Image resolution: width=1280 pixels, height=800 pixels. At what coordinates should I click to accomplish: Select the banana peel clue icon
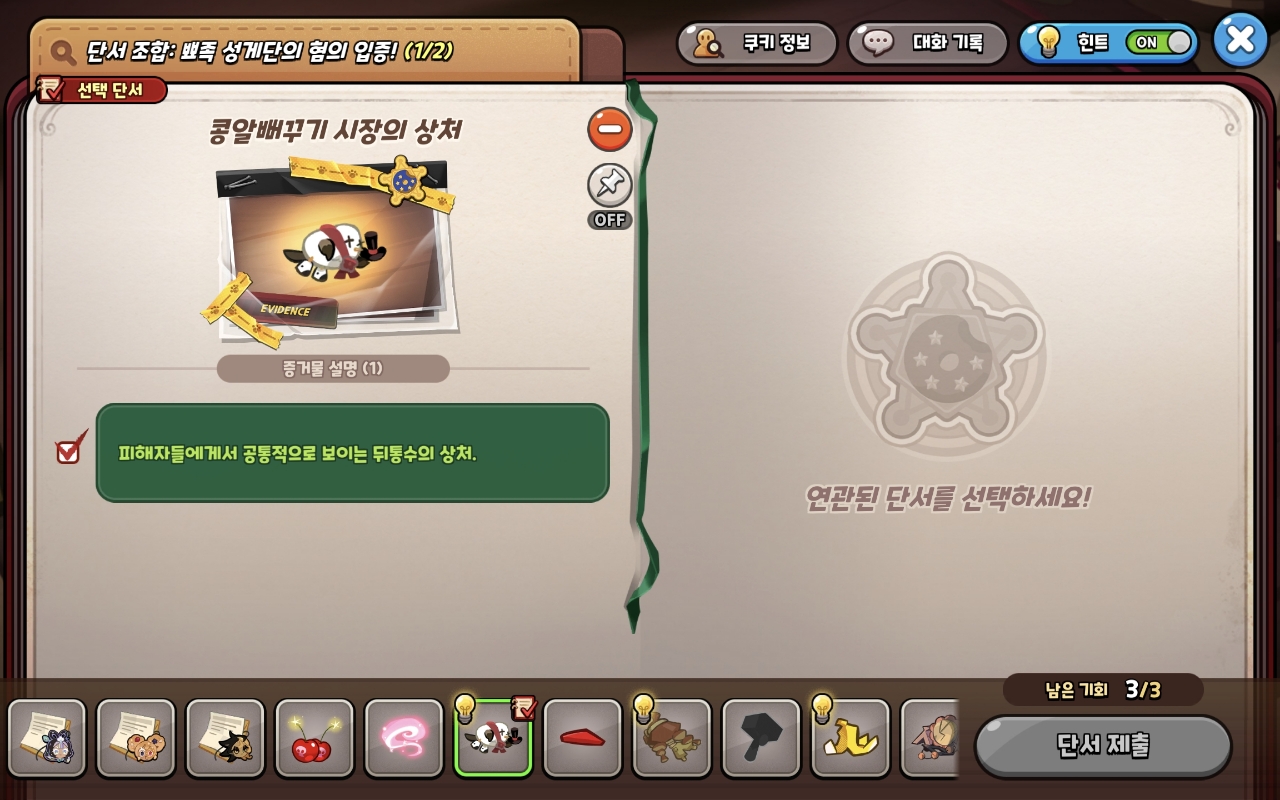click(x=851, y=738)
